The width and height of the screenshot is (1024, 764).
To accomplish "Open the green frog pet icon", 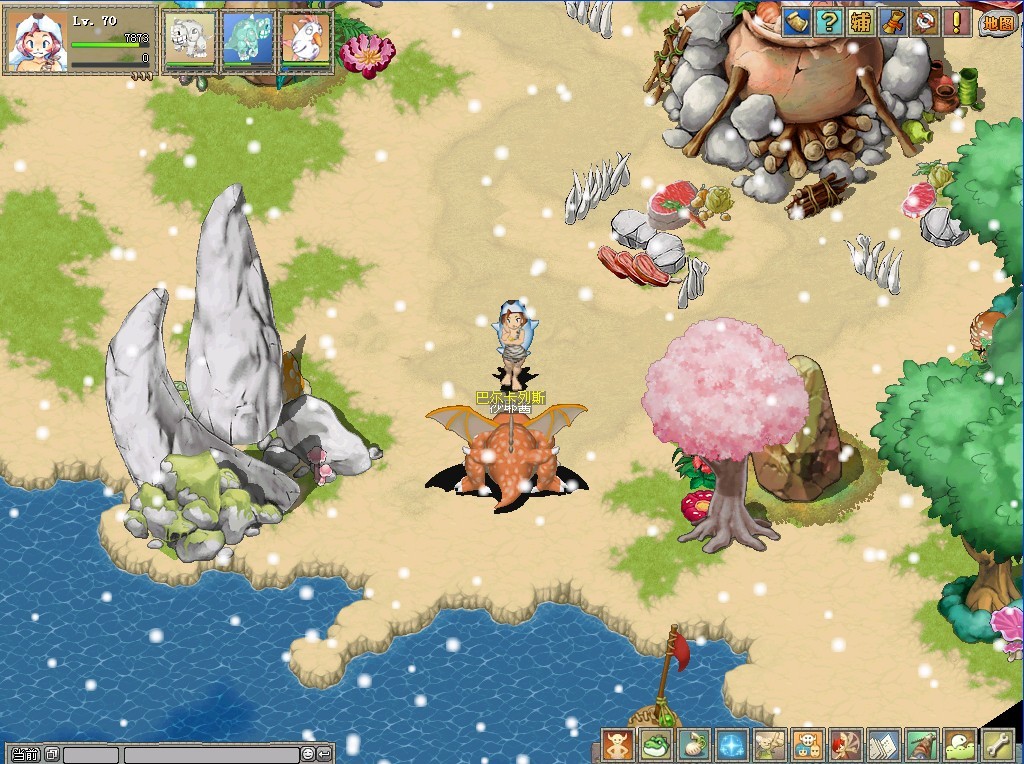I will (x=656, y=745).
